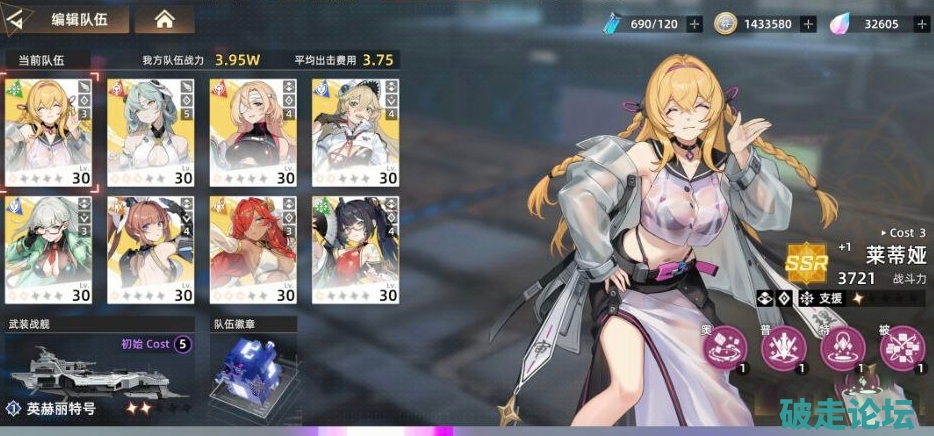Choose the brown-haired character card

point(150,249)
